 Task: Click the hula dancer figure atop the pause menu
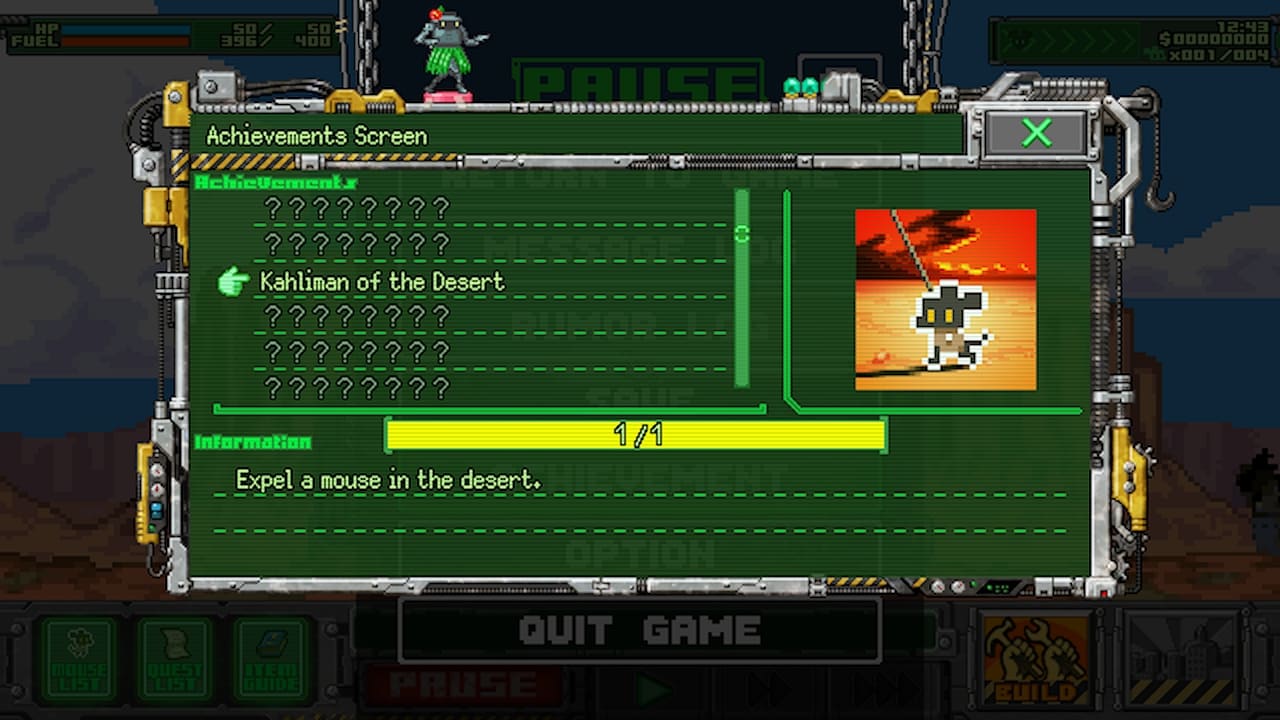tap(450, 55)
